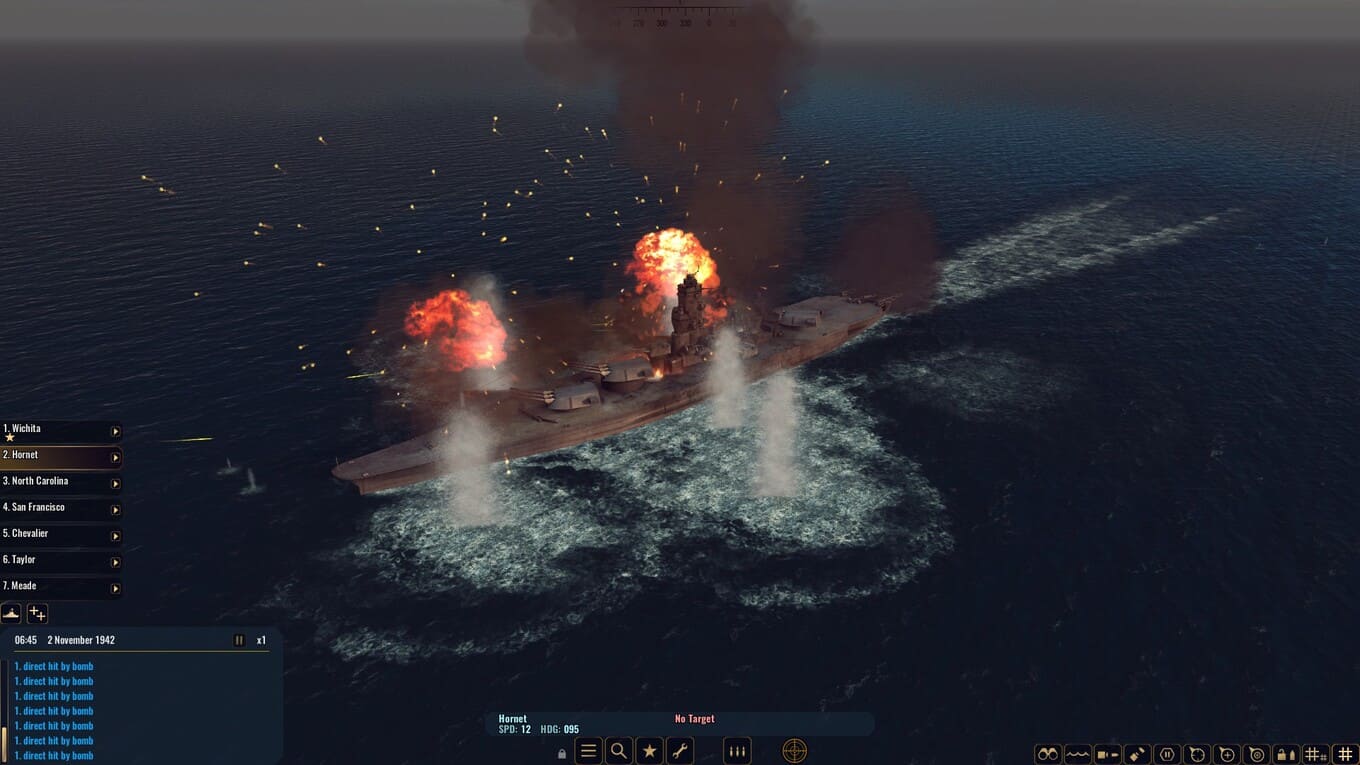
Task: Click the hexagon pause icon in toolbar
Action: tap(1166, 754)
